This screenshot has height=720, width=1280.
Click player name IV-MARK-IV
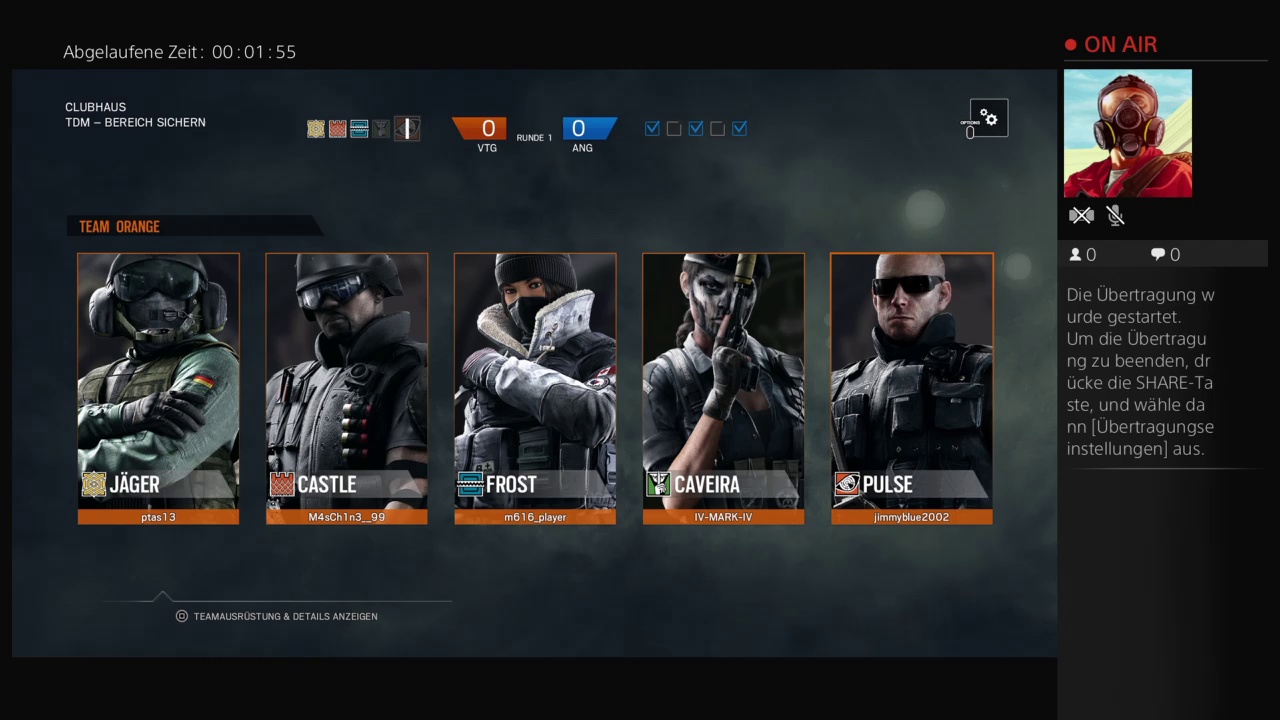click(x=723, y=517)
